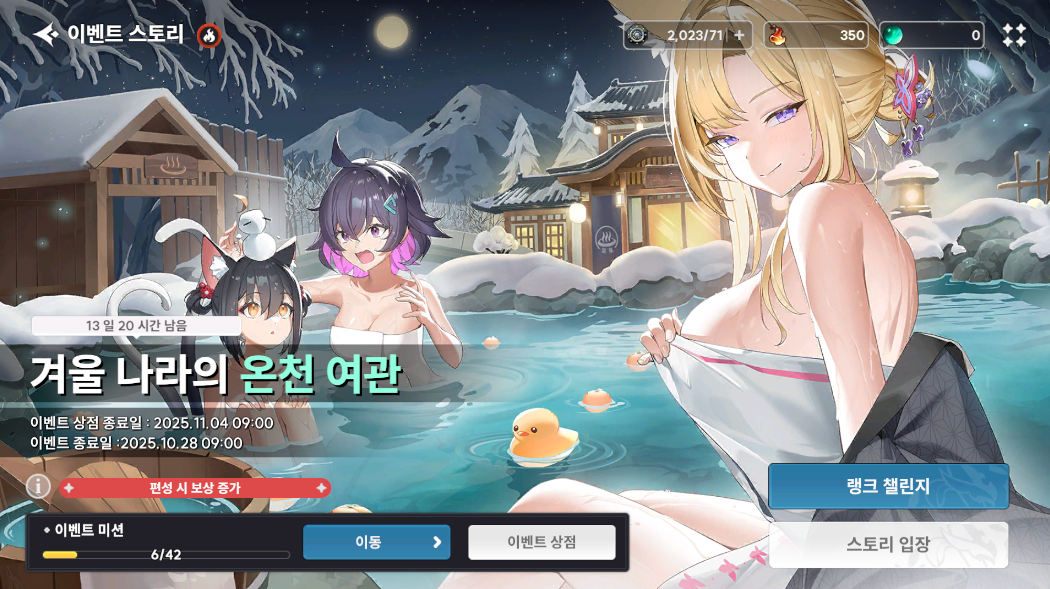Add stamina with the plus button
This screenshot has width=1050, height=589.
[x=739, y=35]
